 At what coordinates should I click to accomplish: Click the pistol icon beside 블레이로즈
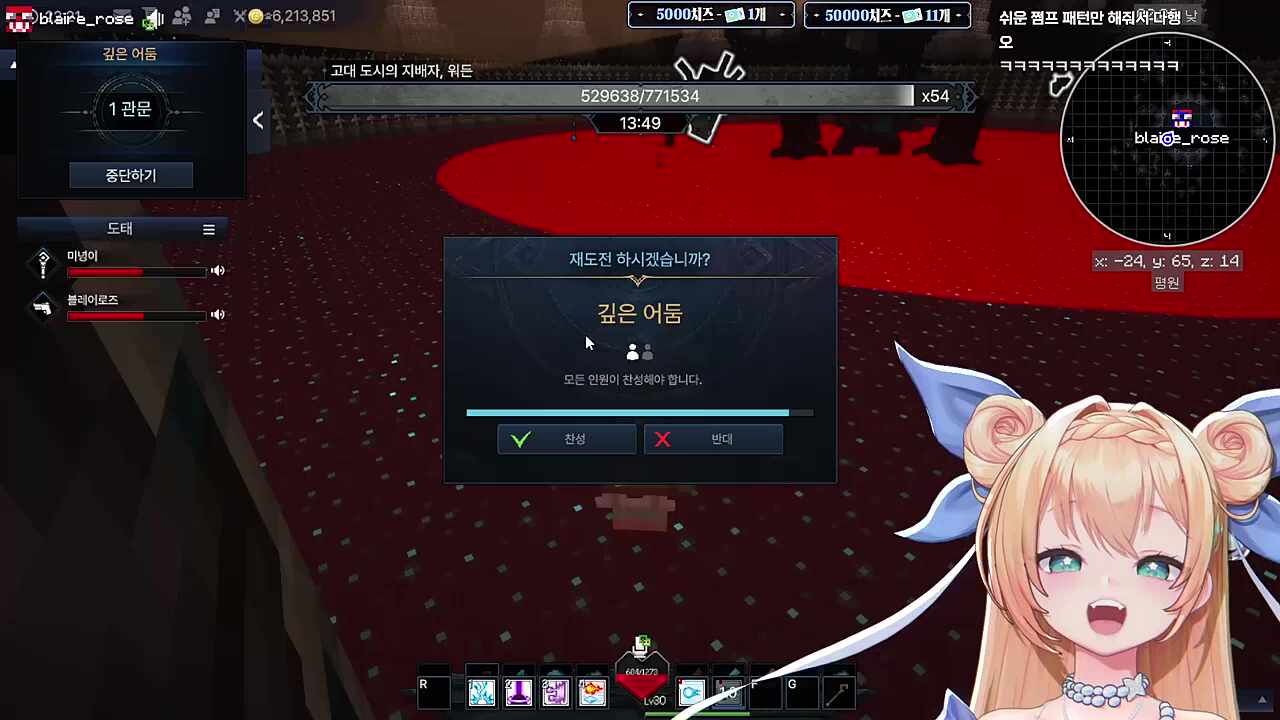pos(42,307)
